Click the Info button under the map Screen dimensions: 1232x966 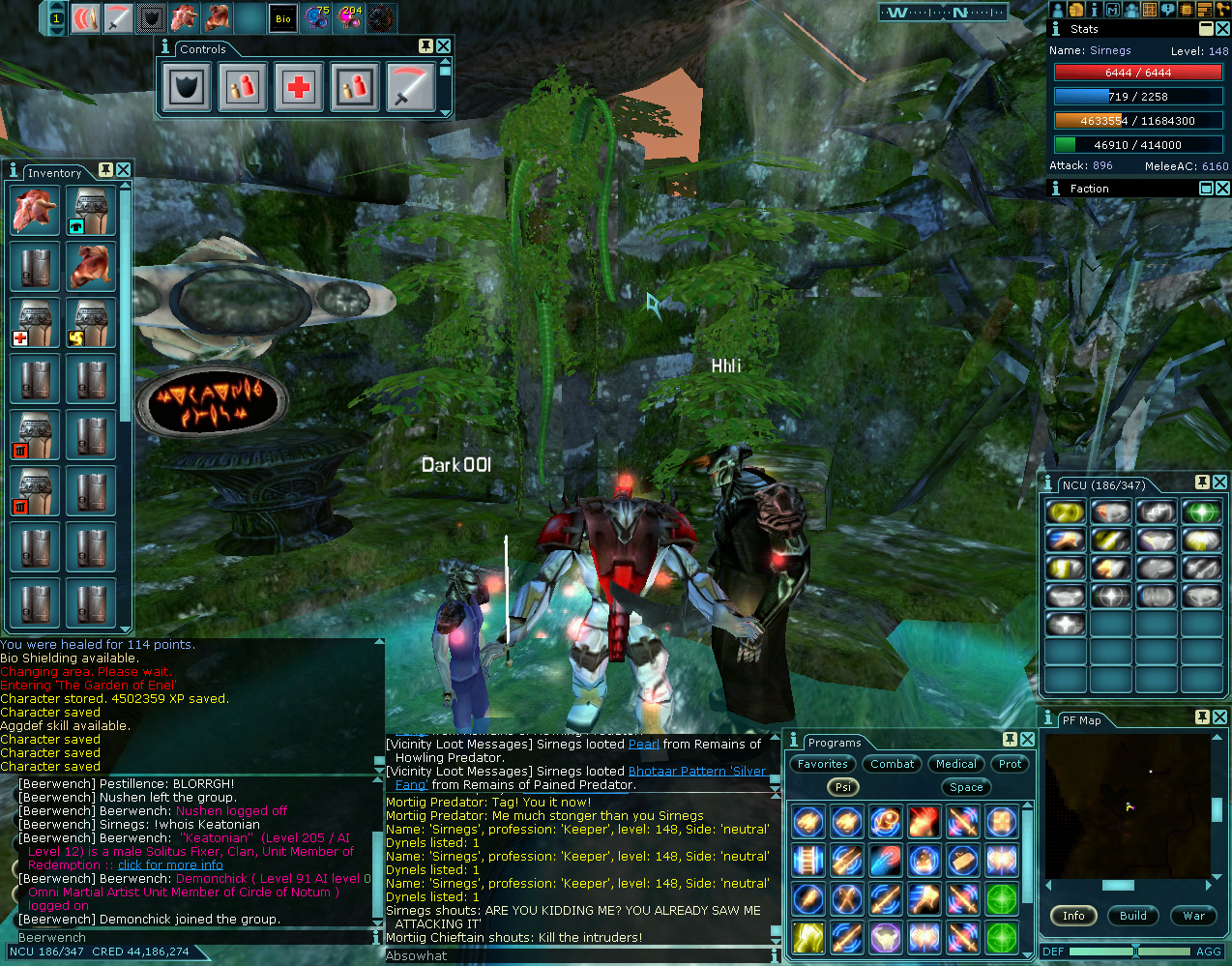[1073, 916]
